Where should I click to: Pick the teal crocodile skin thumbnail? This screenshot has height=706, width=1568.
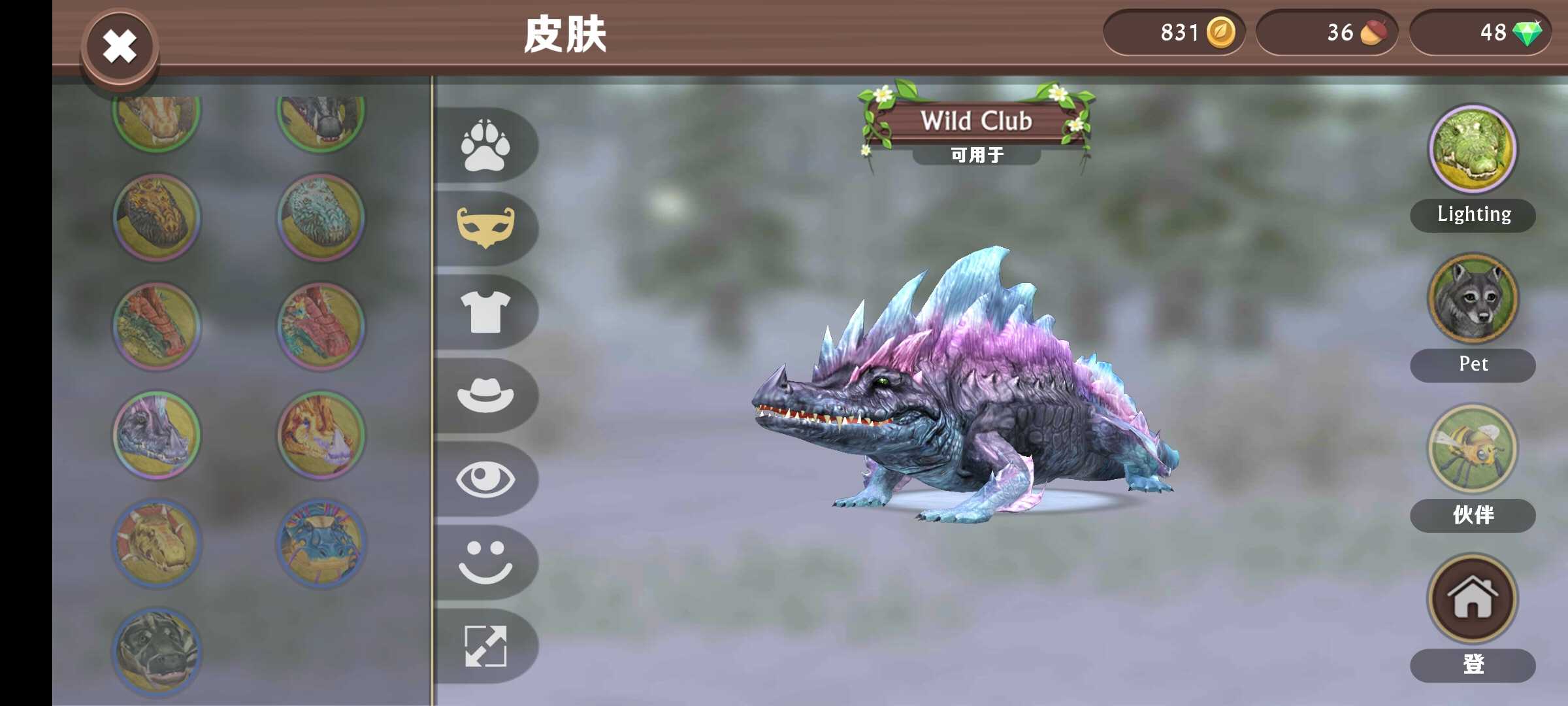(321, 217)
